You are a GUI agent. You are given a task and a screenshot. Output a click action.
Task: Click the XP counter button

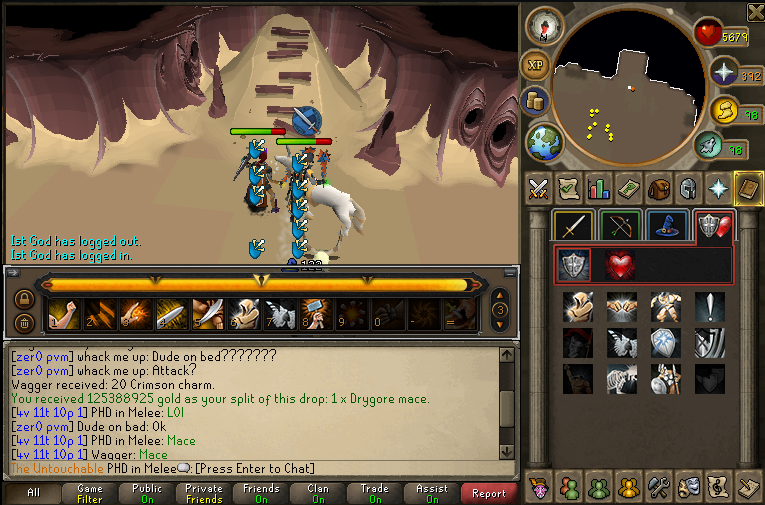click(x=536, y=66)
